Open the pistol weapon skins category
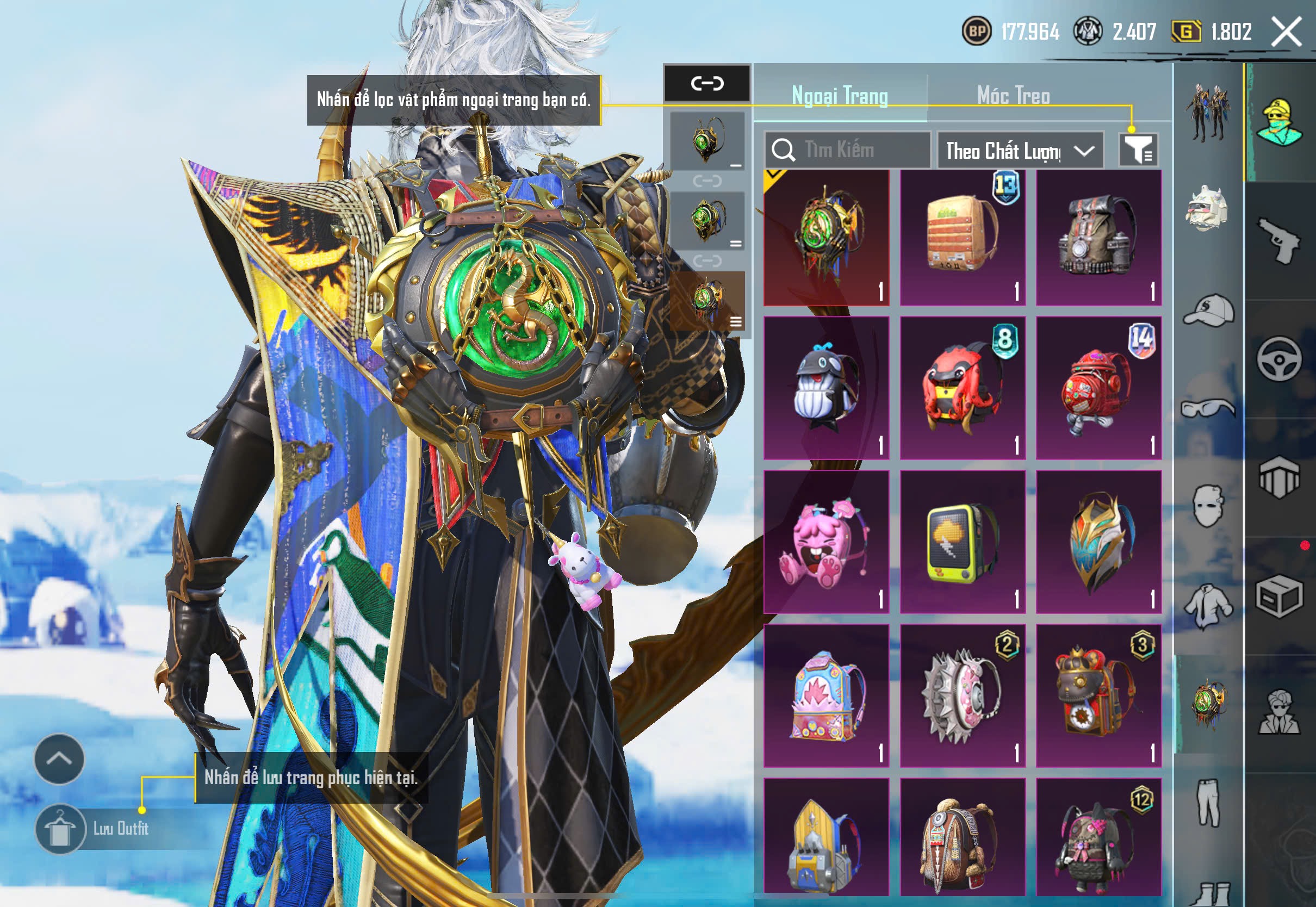Viewport: 1316px width, 907px height. click(1279, 241)
